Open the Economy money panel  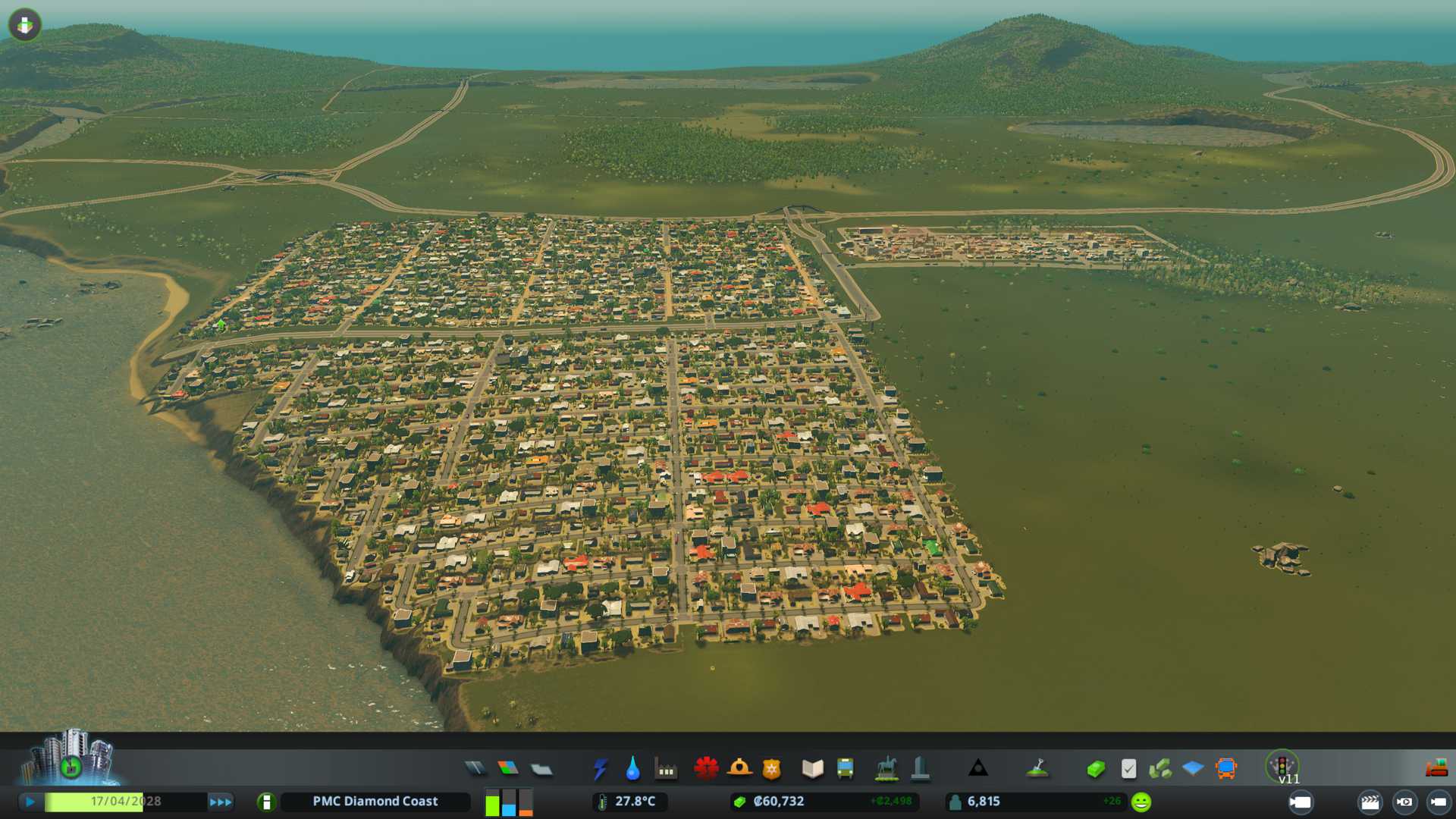click(1096, 769)
